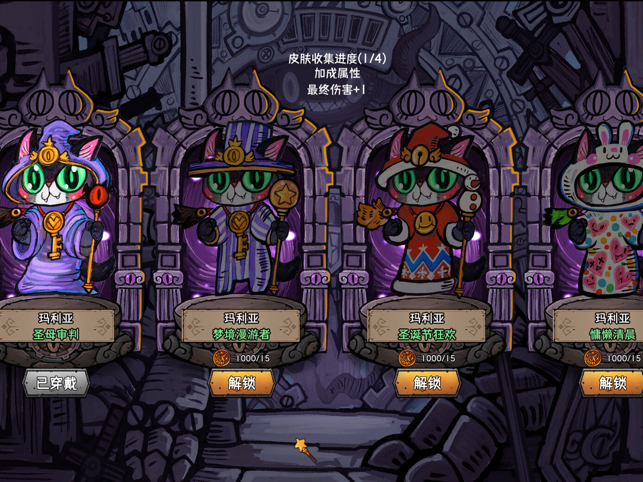643x482 pixels.
Task: Click the 已穿戴 button under 圣母审判
Action: point(56,382)
